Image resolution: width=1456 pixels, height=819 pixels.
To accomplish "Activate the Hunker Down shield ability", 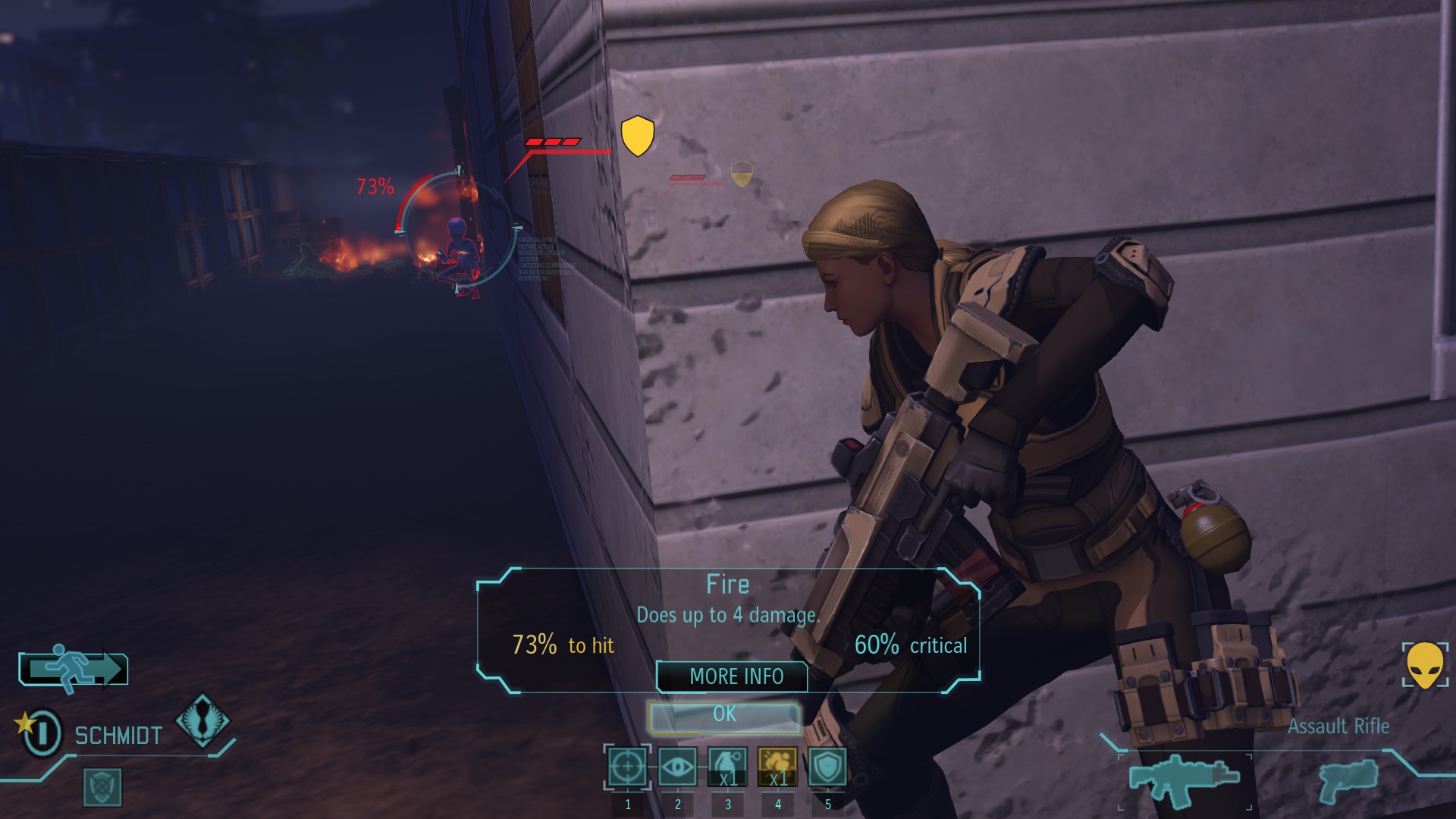I will (x=827, y=767).
